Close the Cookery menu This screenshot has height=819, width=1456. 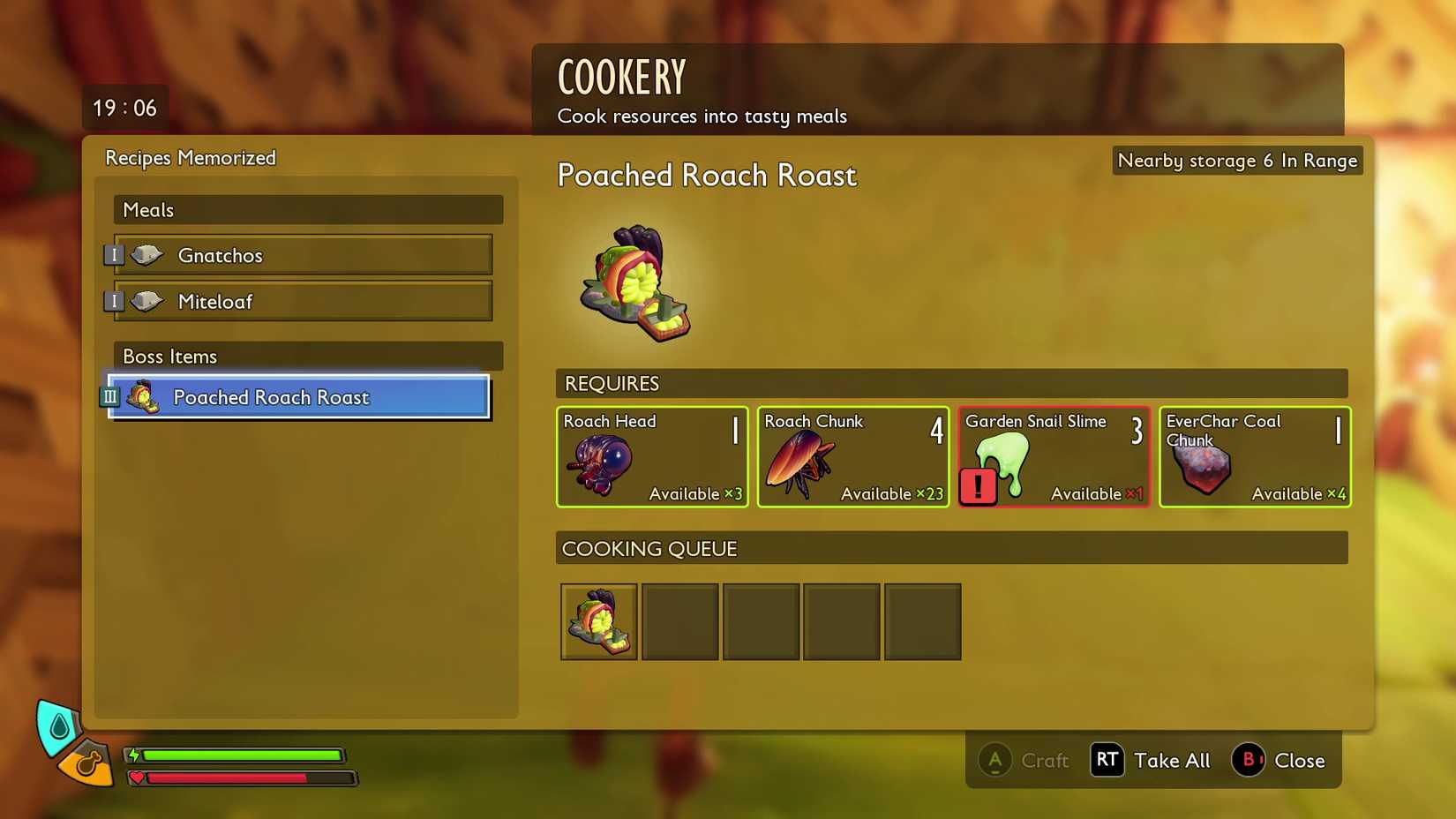(1279, 760)
